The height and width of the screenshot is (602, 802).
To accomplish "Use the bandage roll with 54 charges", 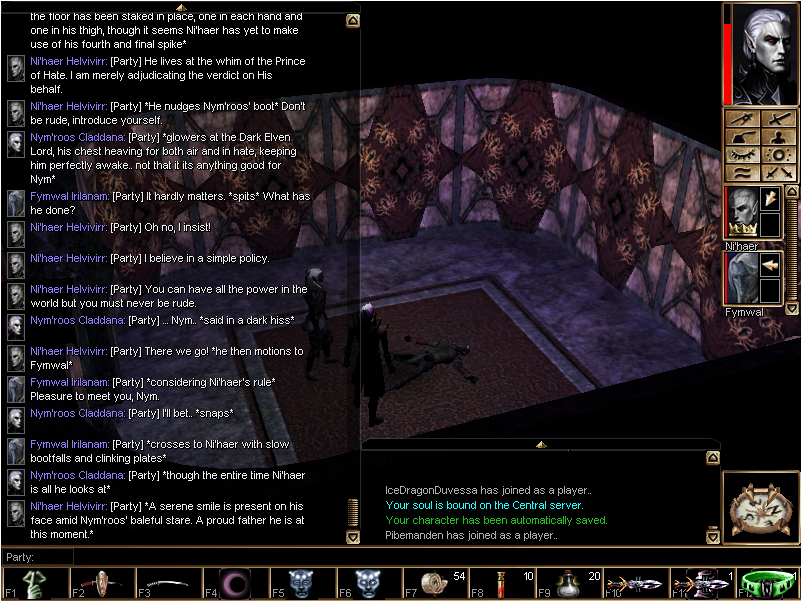I will [x=432, y=584].
